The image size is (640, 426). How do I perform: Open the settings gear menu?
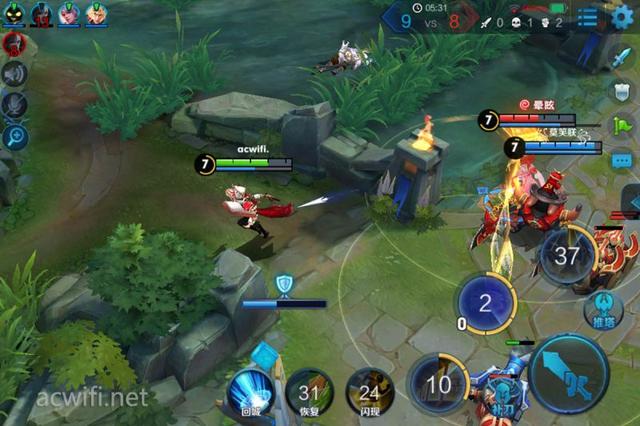[623, 16]
